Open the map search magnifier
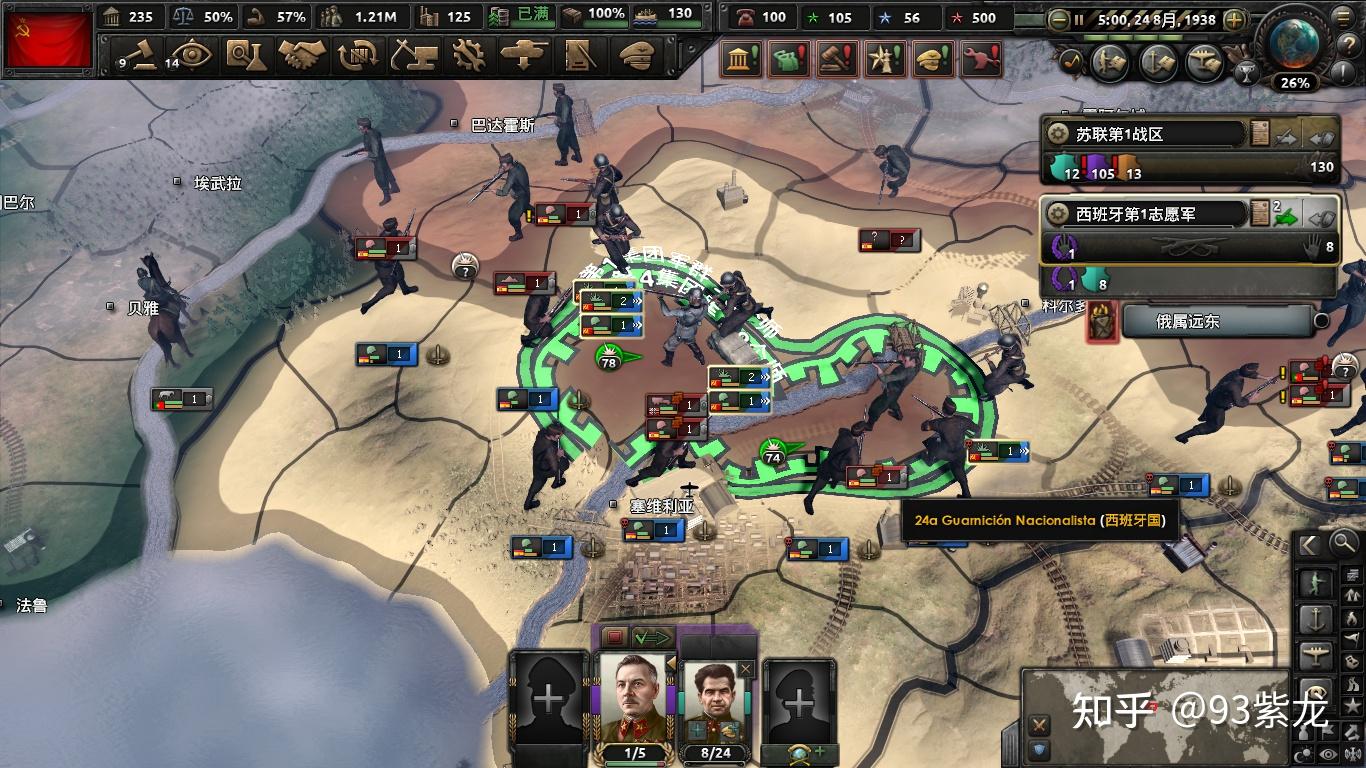 [x=1343, y=544]
